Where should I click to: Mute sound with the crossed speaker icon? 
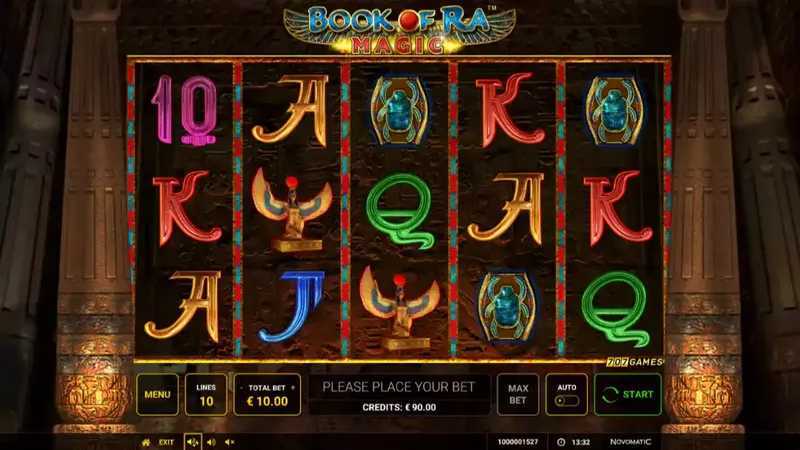click(229, 441)
